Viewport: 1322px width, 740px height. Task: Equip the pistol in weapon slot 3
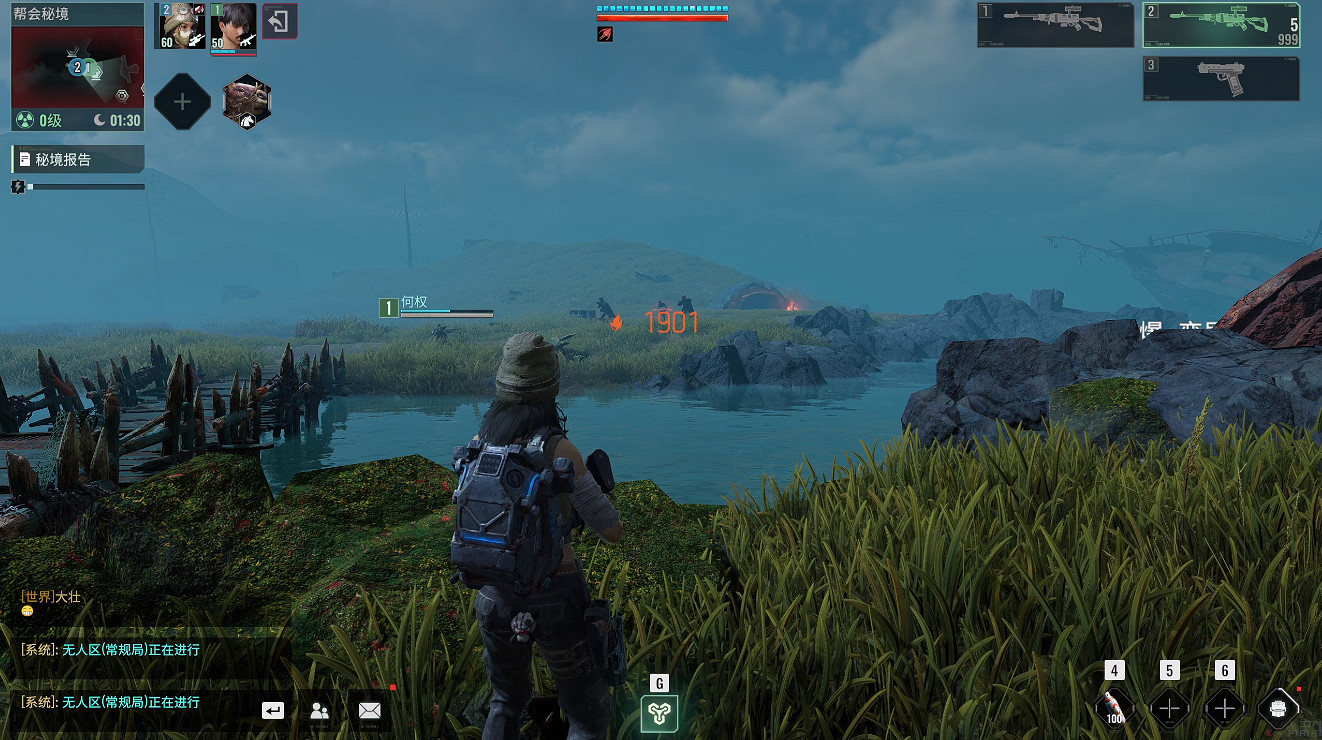pos(1222,78)
